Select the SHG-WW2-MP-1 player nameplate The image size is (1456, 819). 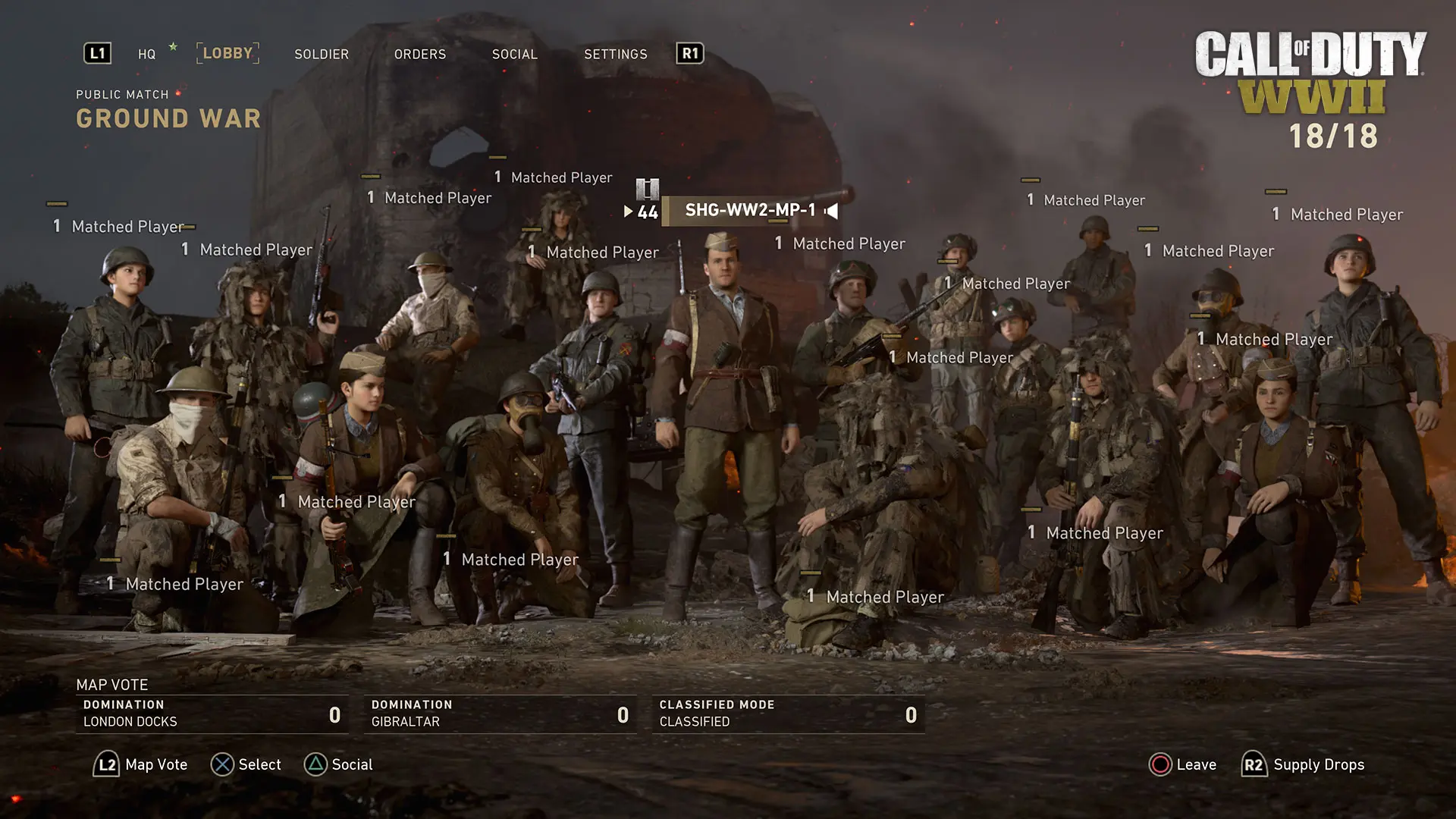pyautogui.click(x=749, y=210)
